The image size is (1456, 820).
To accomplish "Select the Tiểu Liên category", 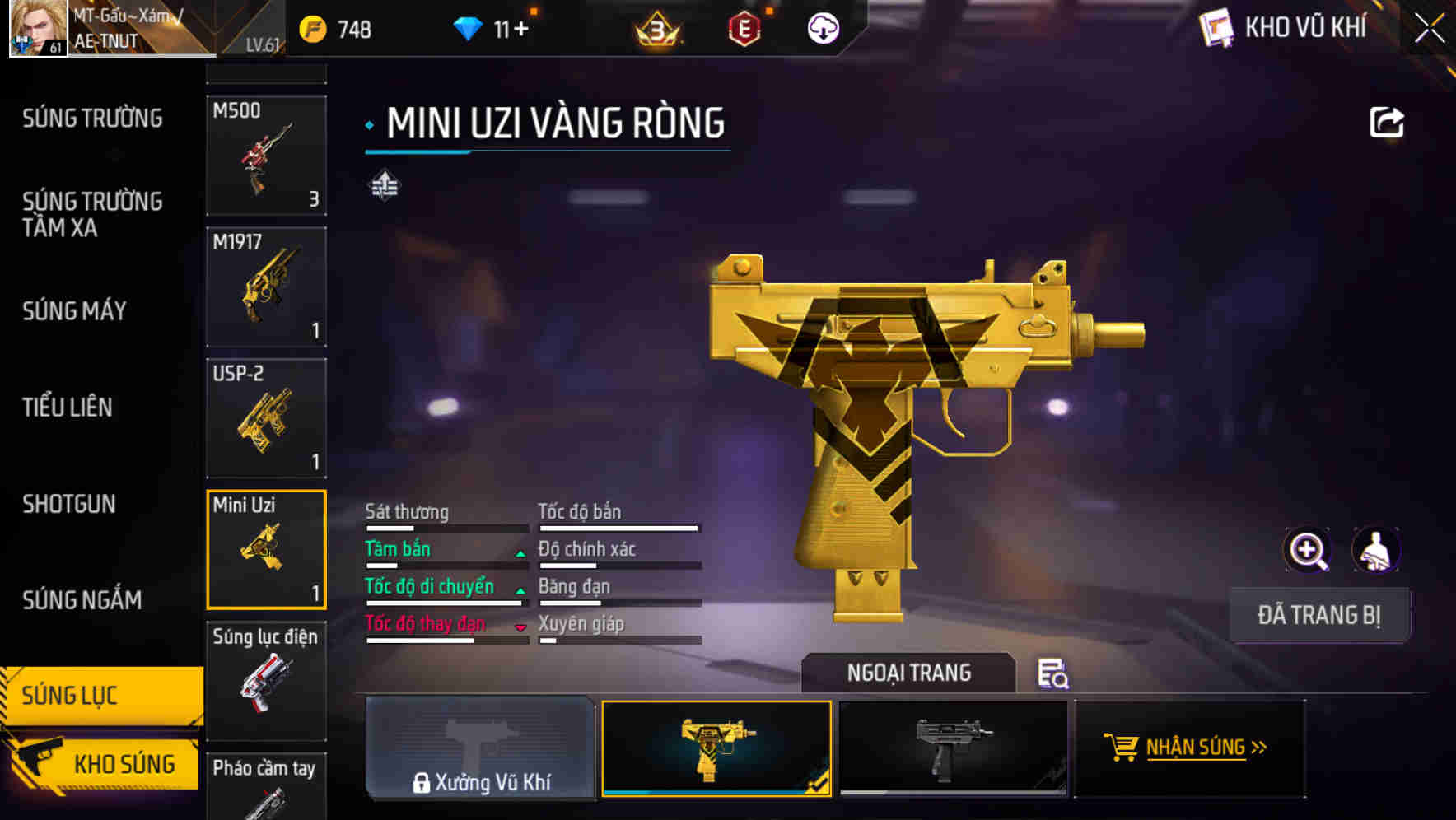I will (x=68, y=408).
